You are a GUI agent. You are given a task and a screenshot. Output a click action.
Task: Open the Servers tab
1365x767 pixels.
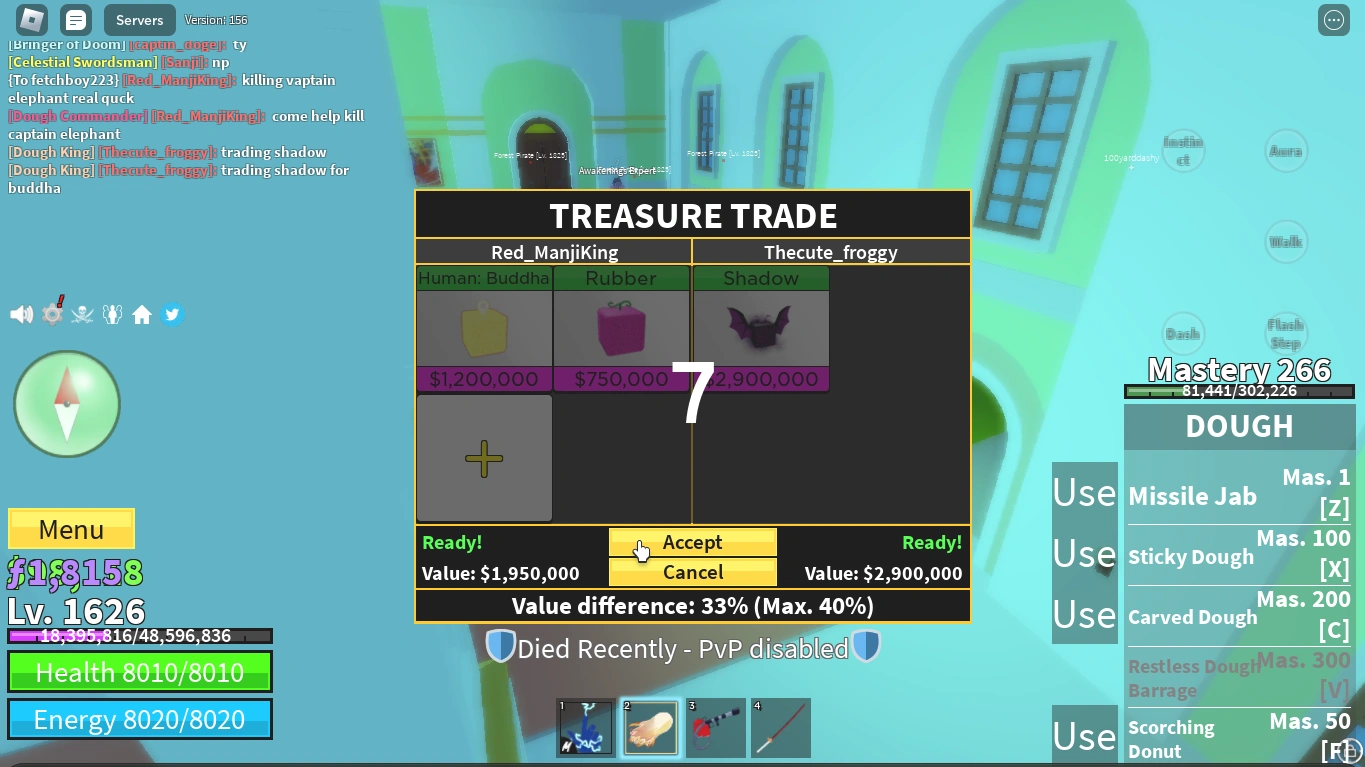[x=138, y=19]
